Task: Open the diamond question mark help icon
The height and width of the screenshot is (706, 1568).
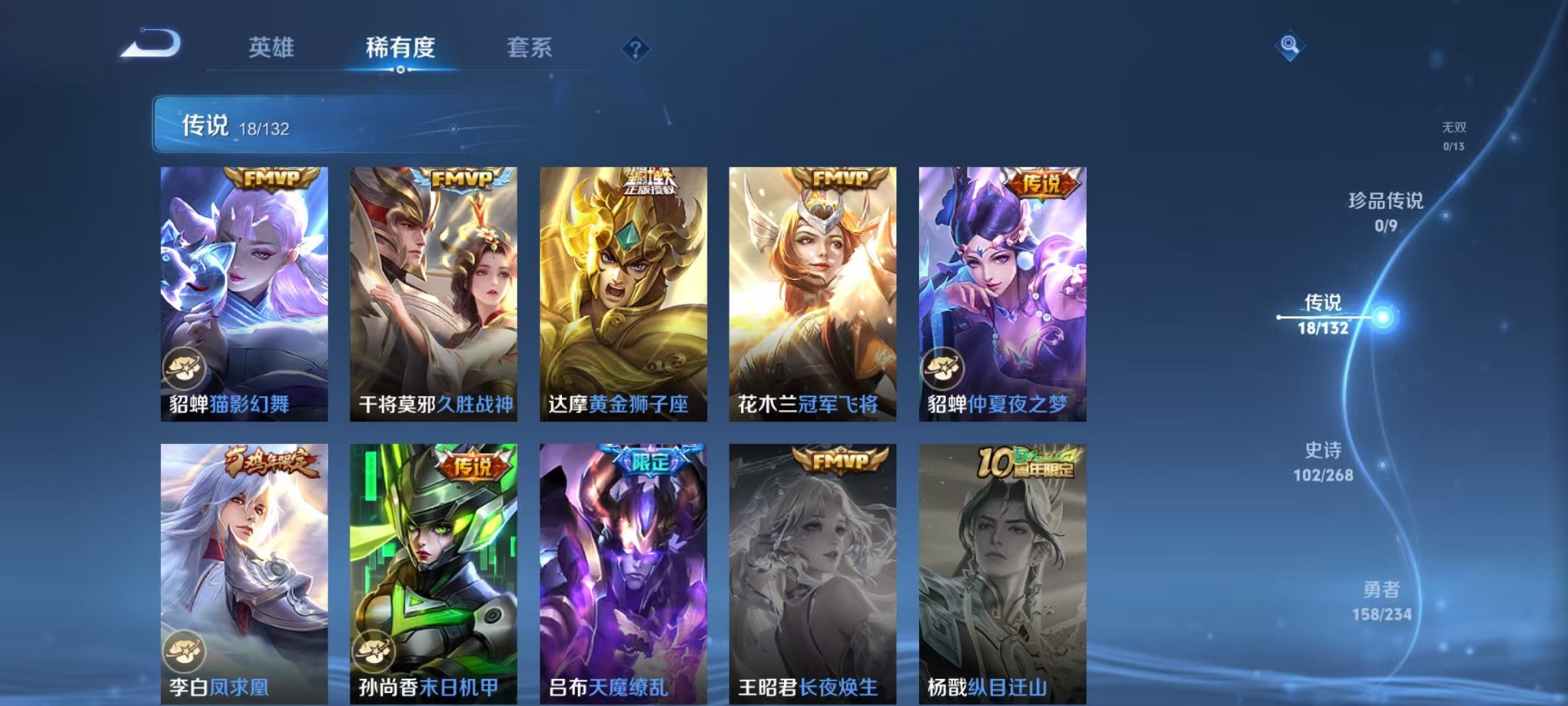Action: tap(634, 49)
